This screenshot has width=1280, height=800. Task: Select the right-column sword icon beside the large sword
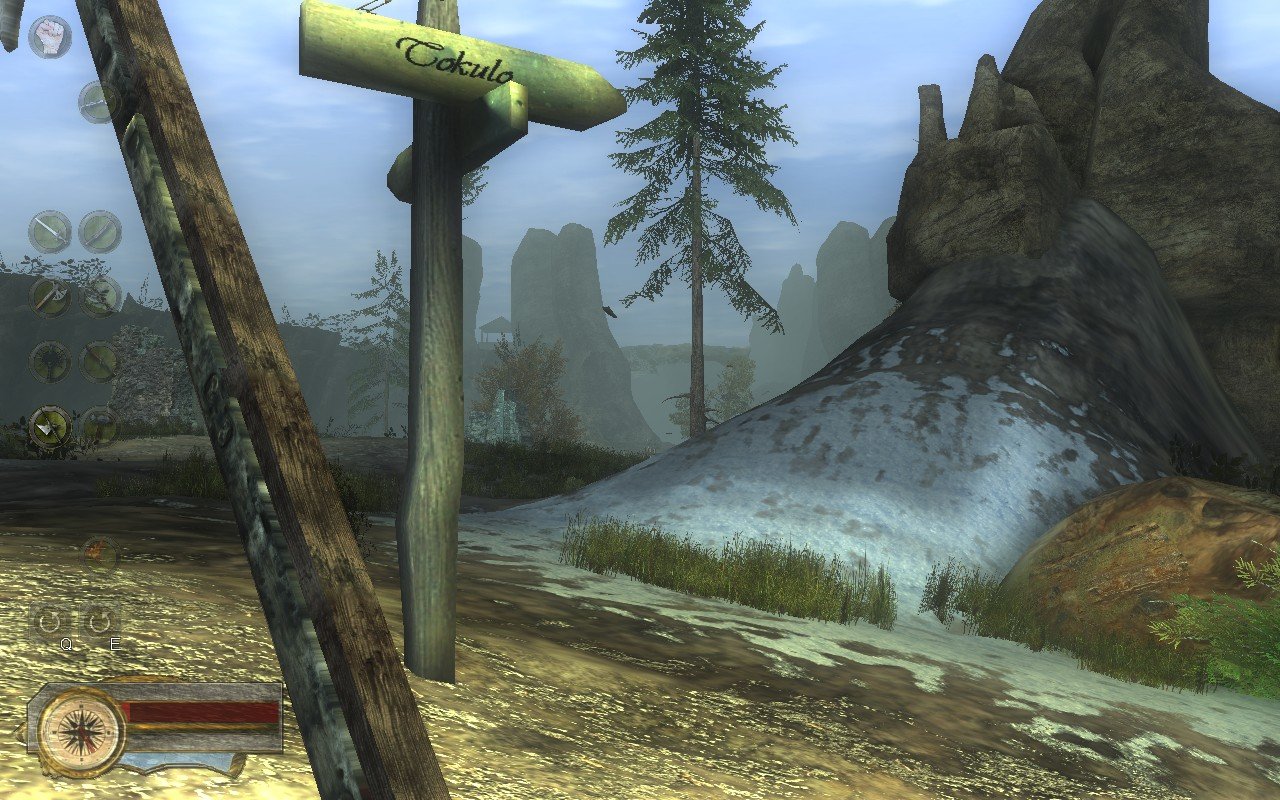(x=100, y=231)
